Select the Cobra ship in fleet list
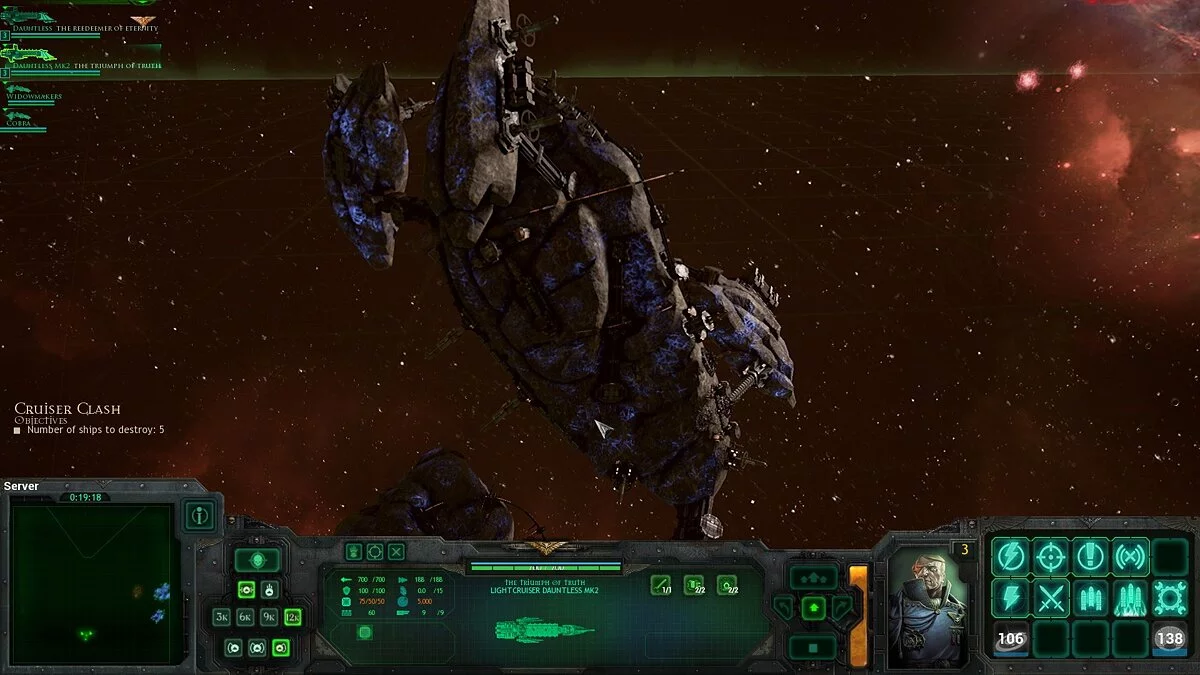Image resolution: width=1200 pixels, height=675 pixels. click(x=25, y=120)
